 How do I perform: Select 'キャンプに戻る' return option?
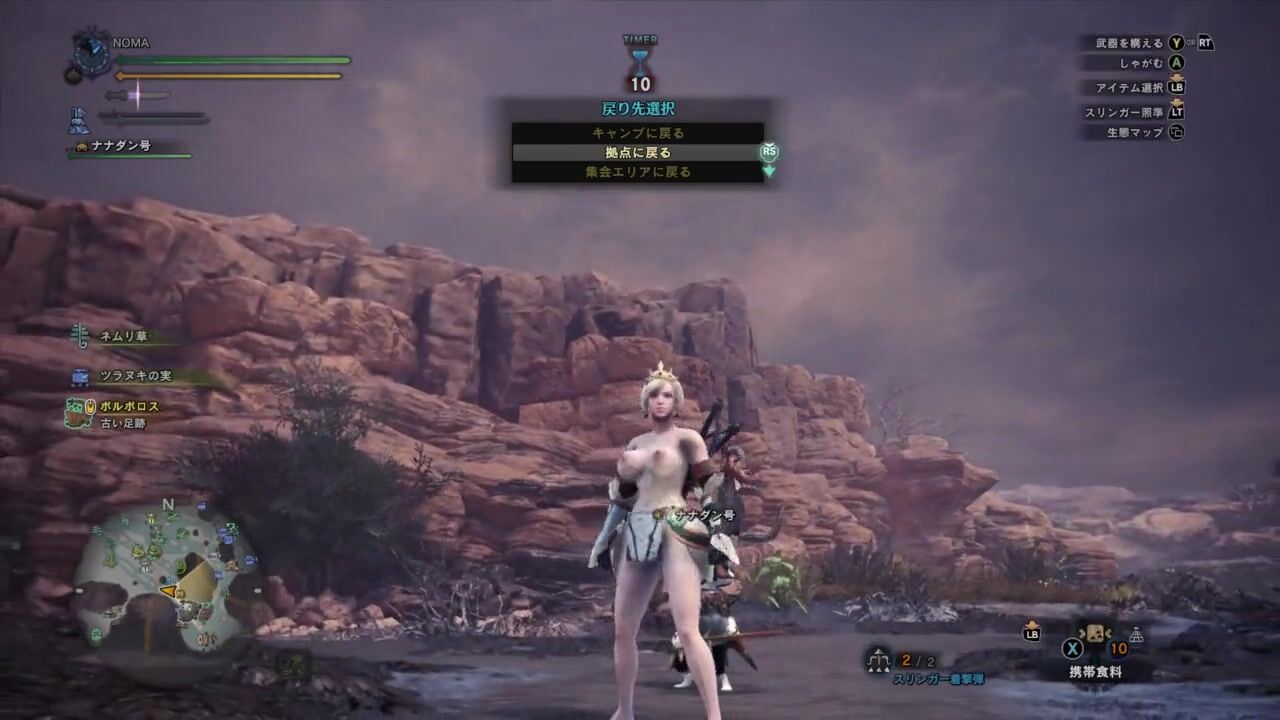(x=637, y=133)
